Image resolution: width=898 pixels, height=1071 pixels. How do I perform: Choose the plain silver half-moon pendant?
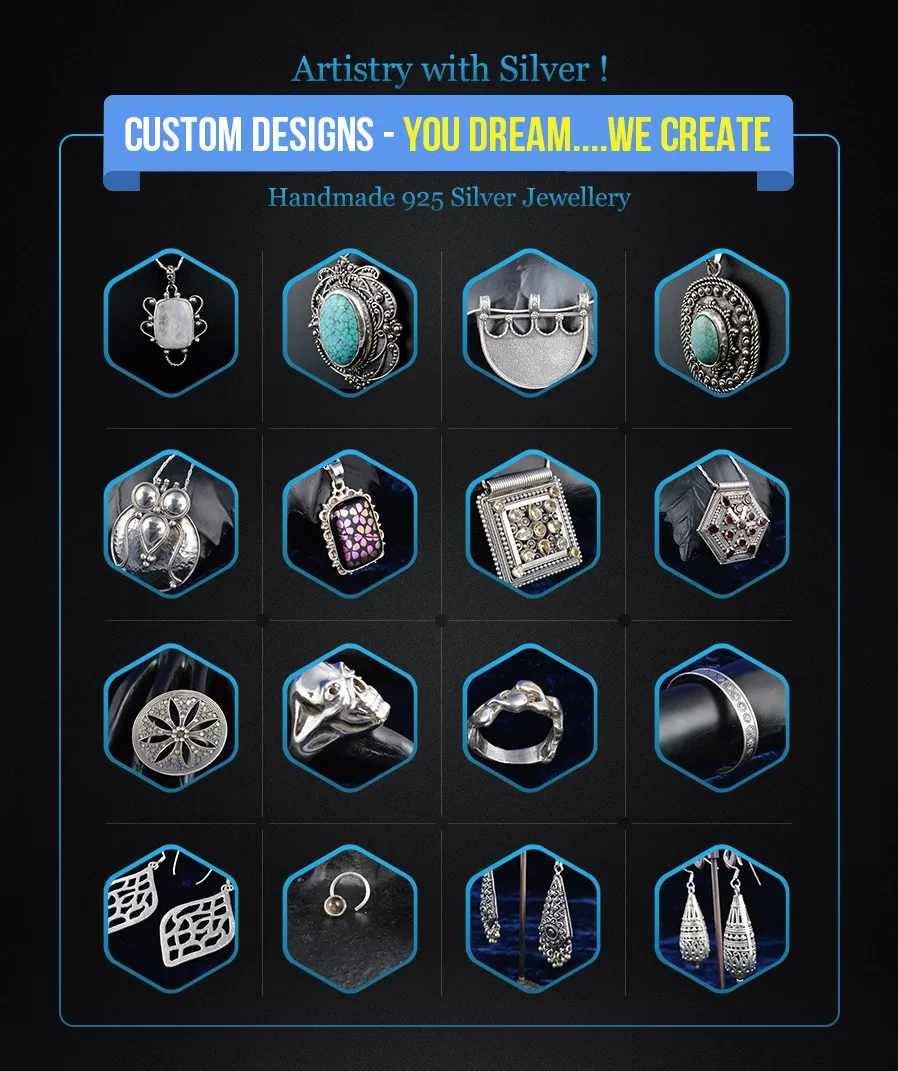tap(530, 323)
